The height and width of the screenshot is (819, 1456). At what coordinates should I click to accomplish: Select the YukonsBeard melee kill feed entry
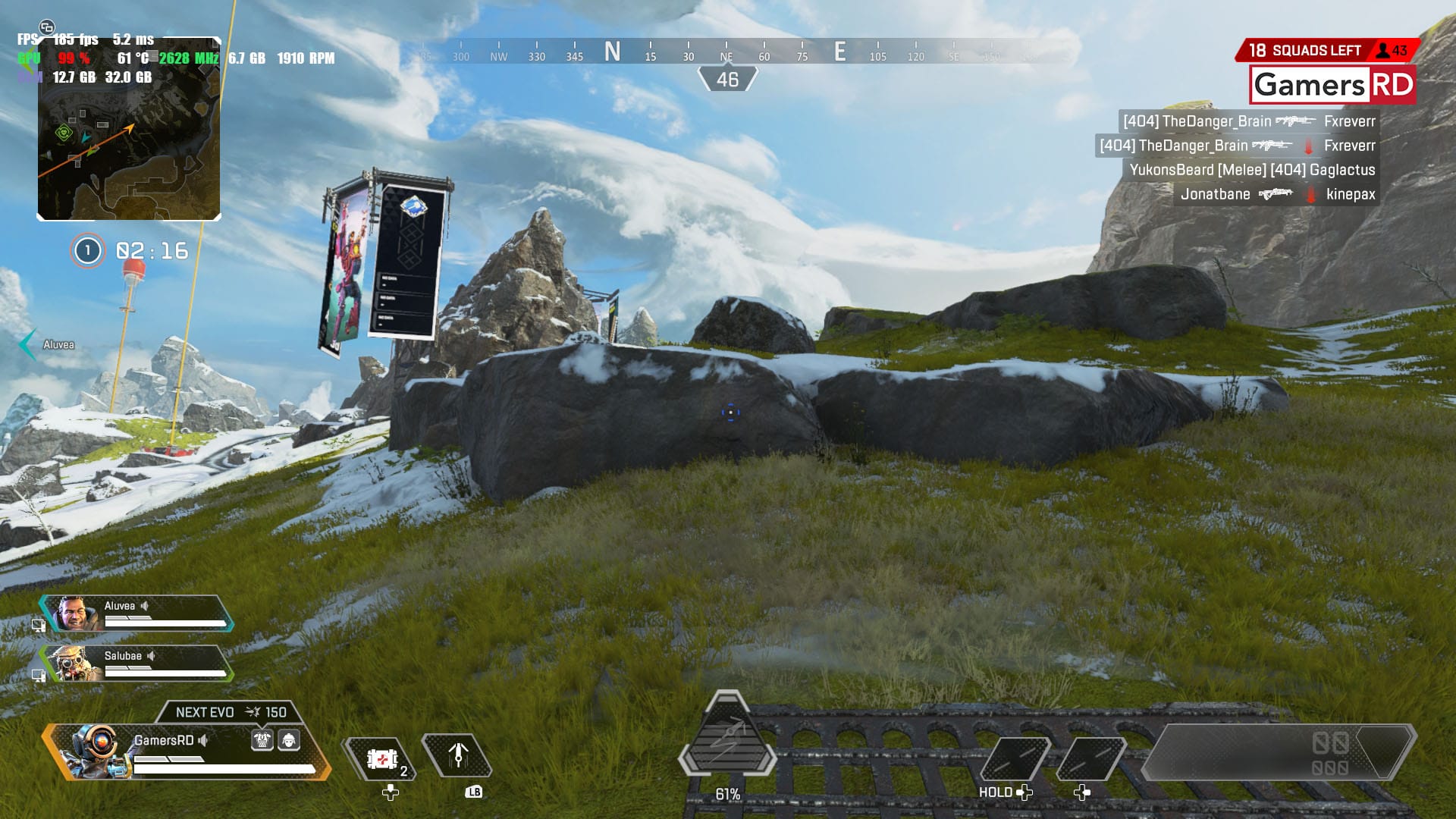click(x=1251, y=170)
